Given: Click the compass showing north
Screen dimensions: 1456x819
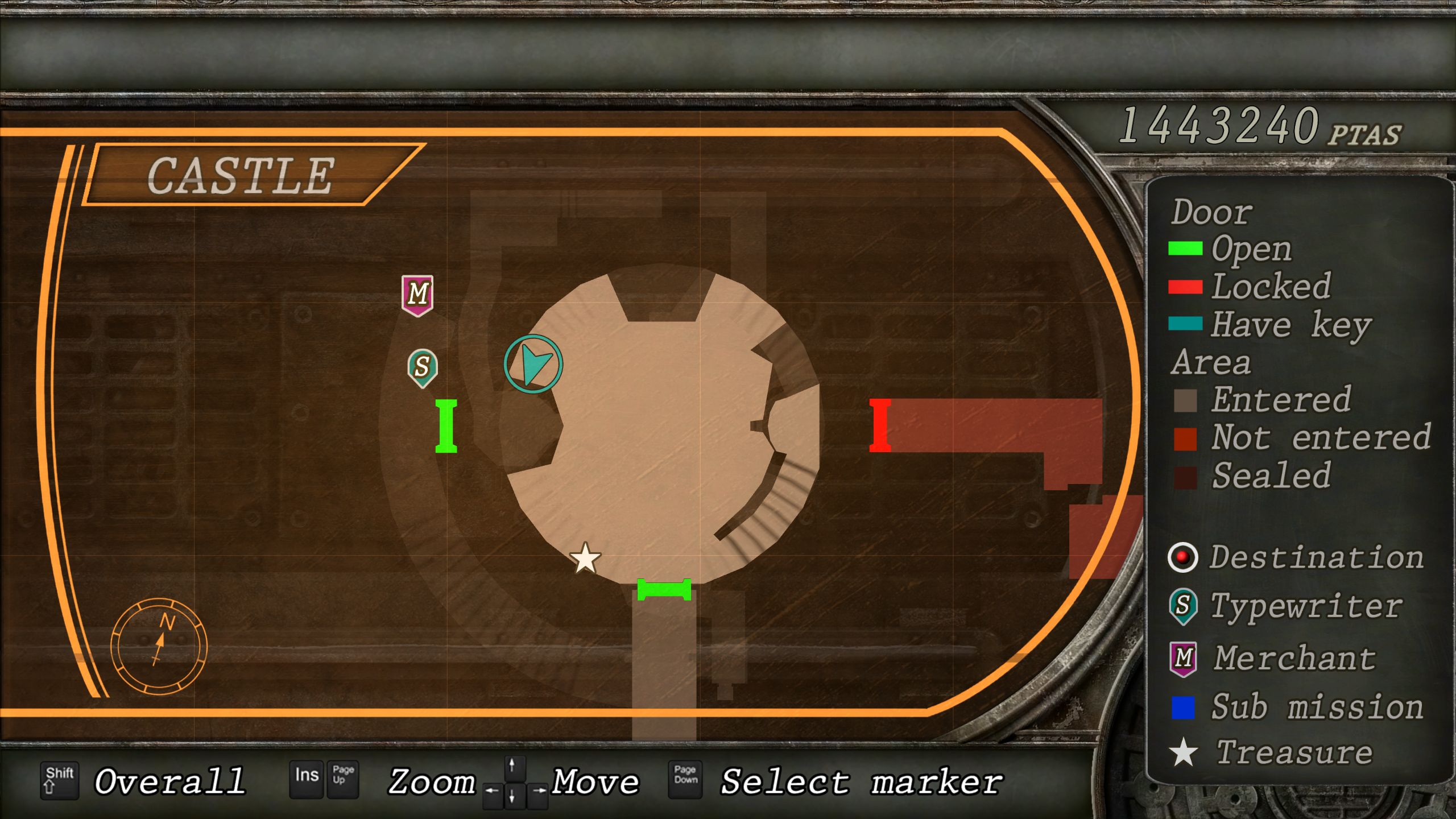Looking at the screenshot, I should pos(159,647).
